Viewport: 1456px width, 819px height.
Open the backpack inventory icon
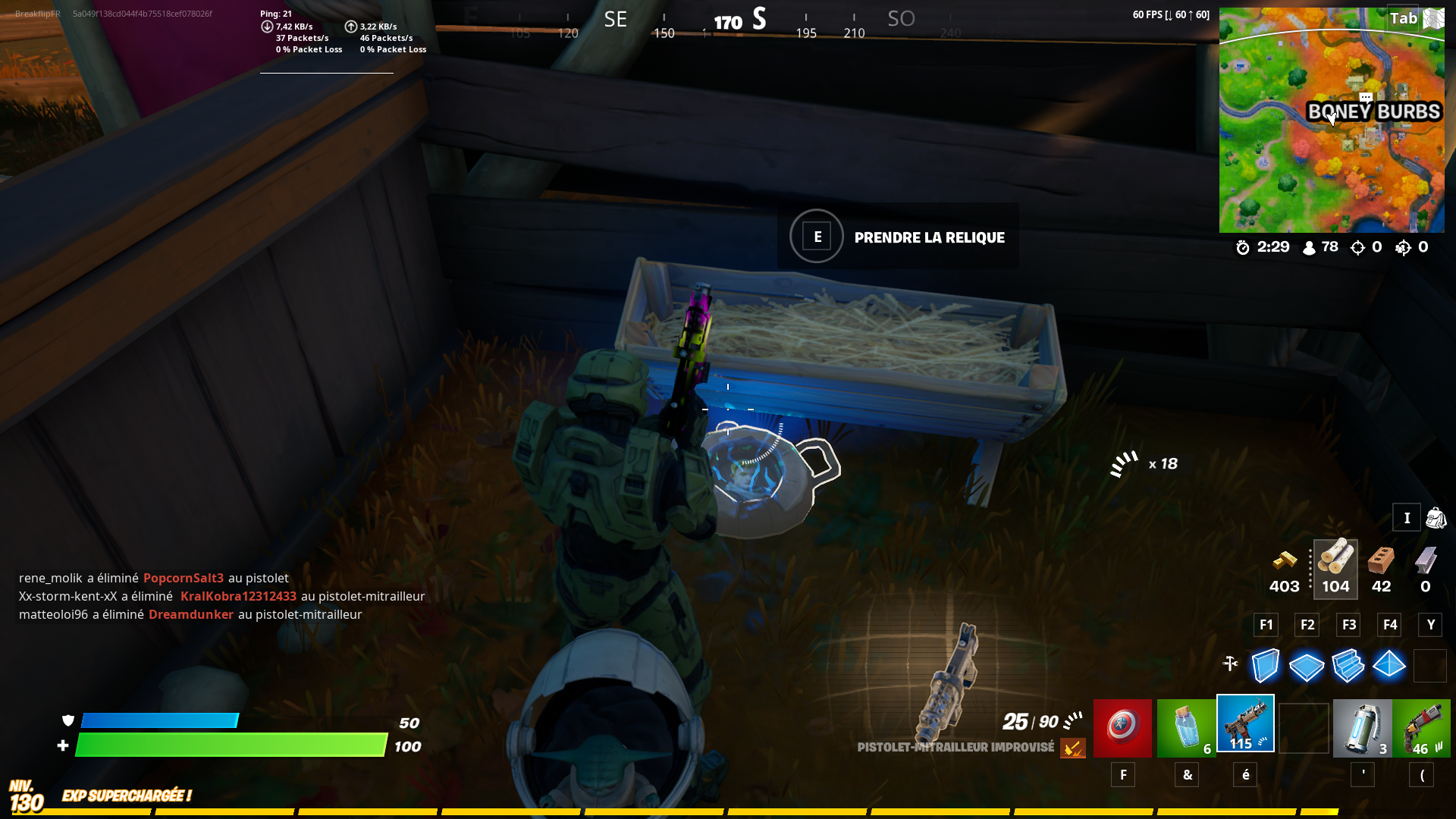pos(1436,517)
